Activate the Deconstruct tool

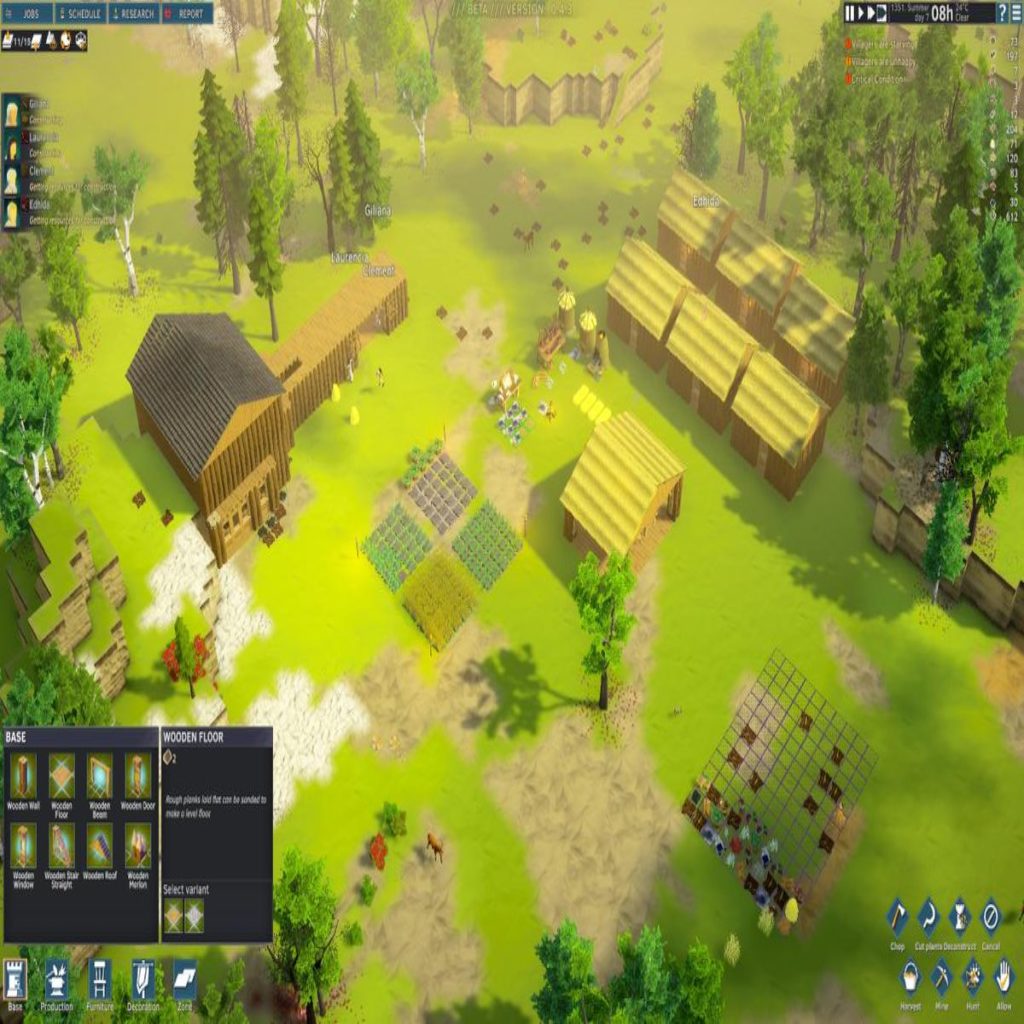(x=960, y=918)
